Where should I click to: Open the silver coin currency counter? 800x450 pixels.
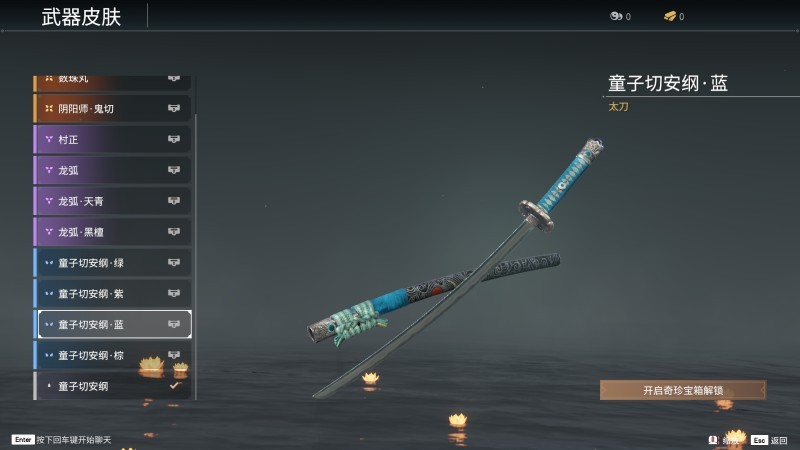(620, 16)
